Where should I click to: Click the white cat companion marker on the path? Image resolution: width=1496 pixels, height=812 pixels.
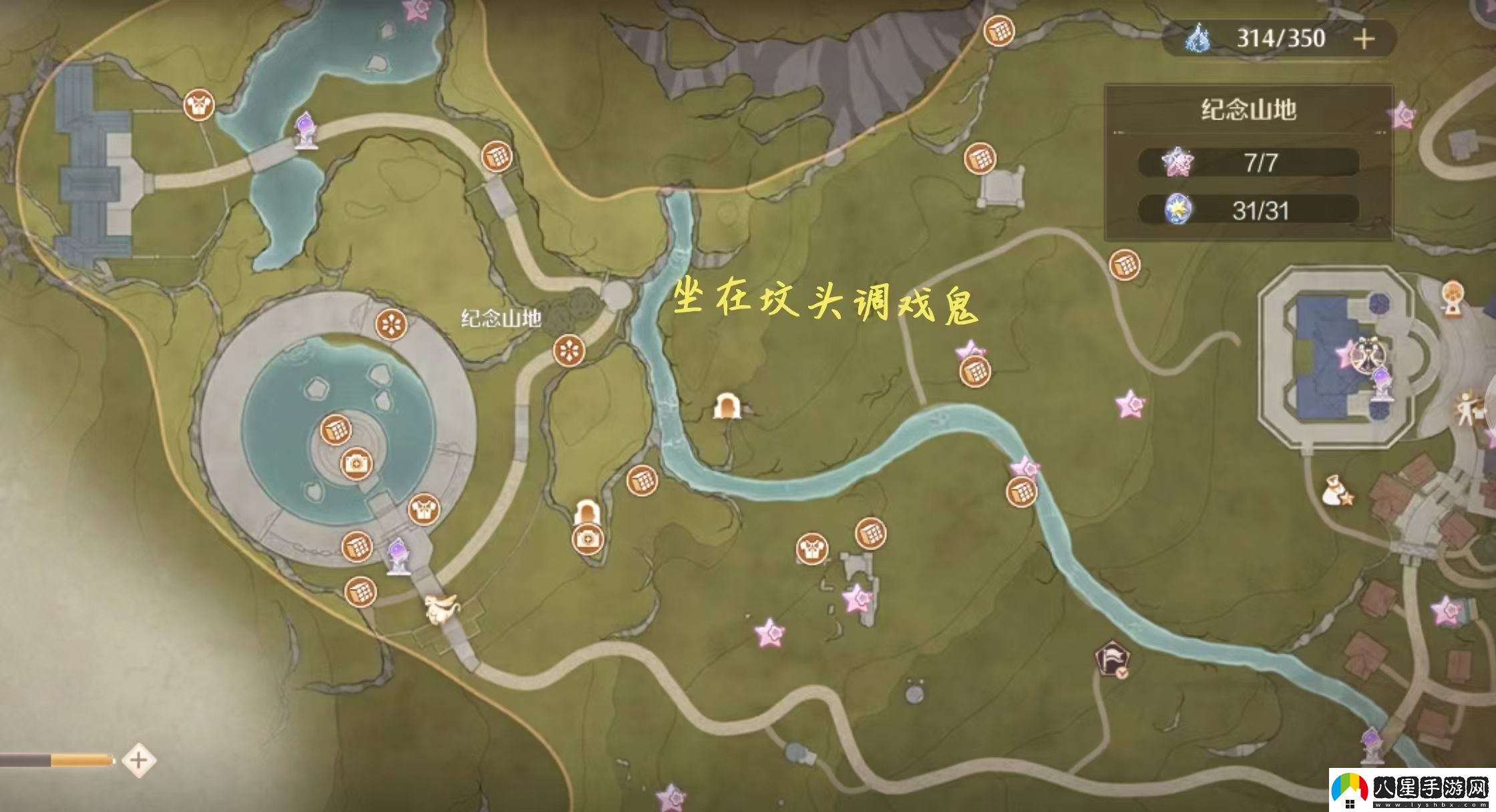coord(442,609)
